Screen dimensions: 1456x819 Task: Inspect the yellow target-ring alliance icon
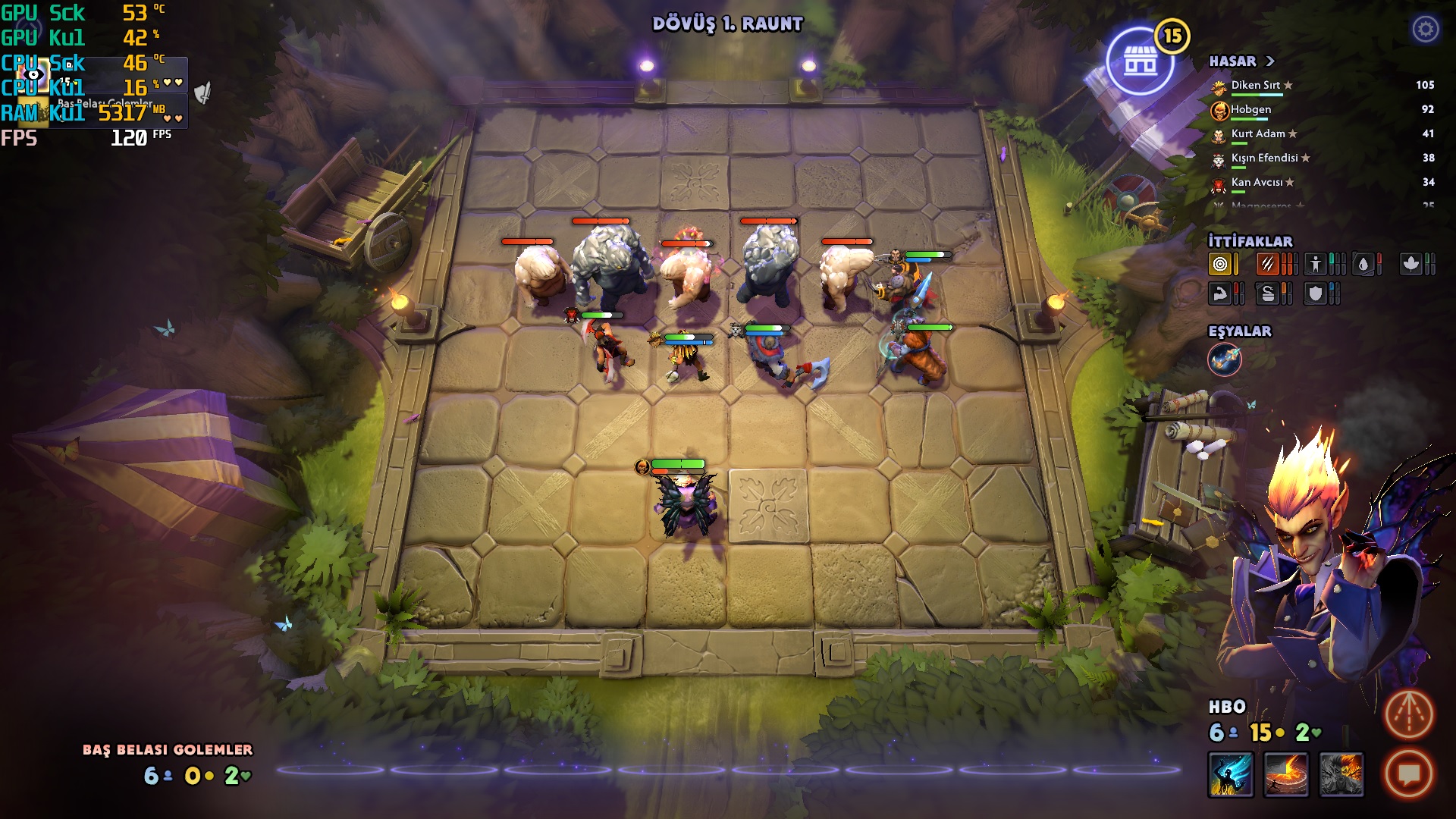tap(1220, 264)
